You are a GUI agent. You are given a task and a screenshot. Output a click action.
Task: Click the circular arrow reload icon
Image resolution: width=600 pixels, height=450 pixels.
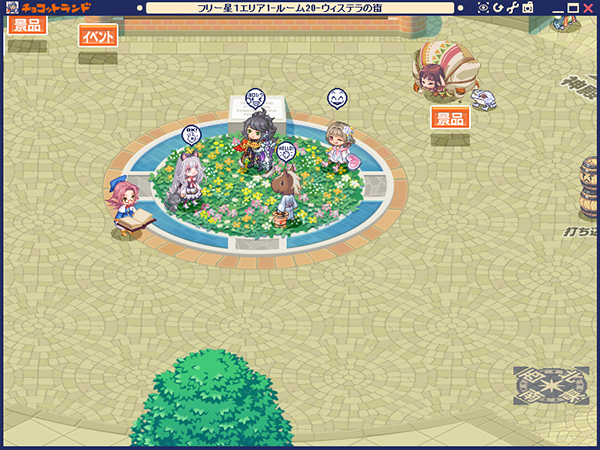[x=498, y=8]
